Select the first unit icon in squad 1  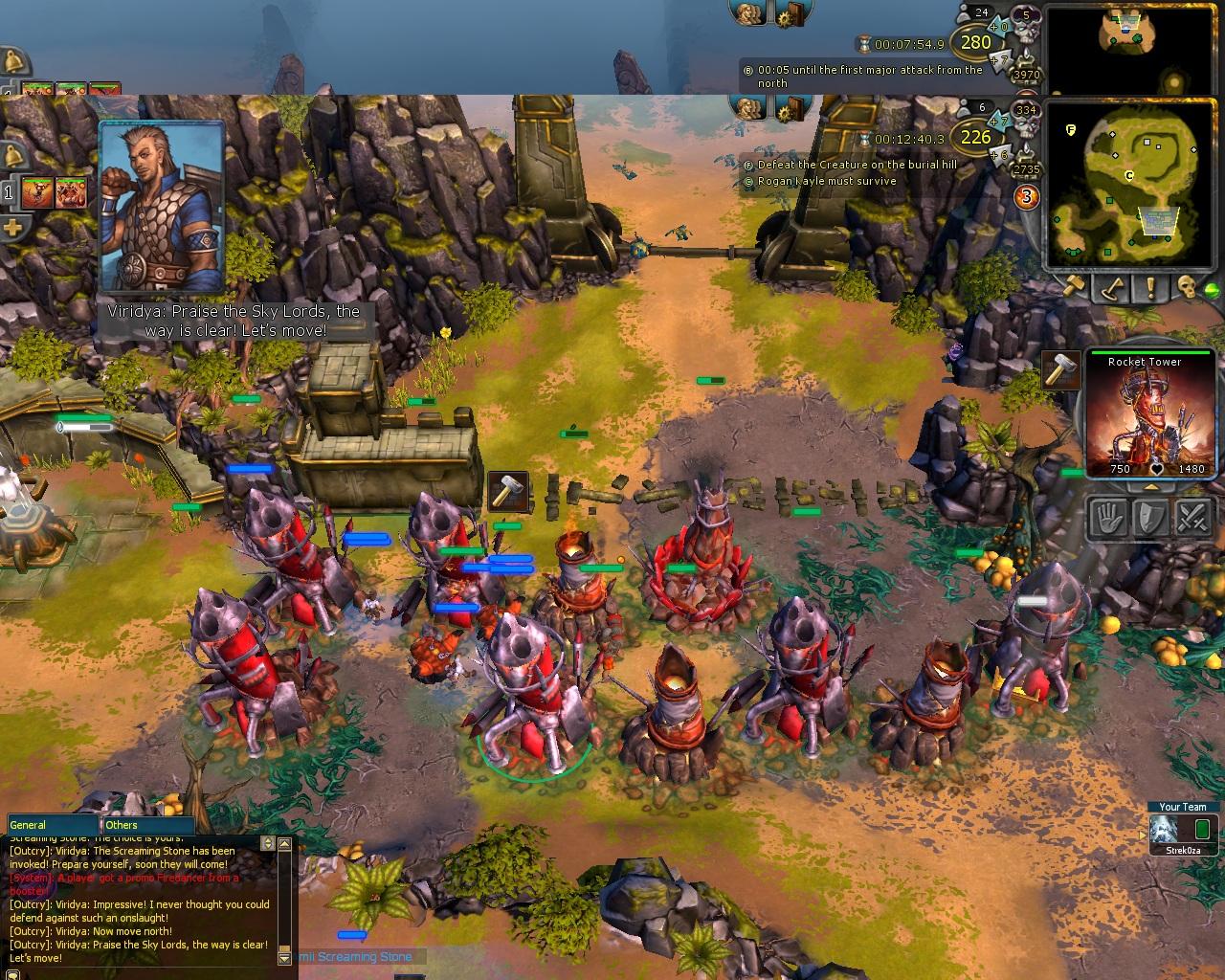click(36, 192)
